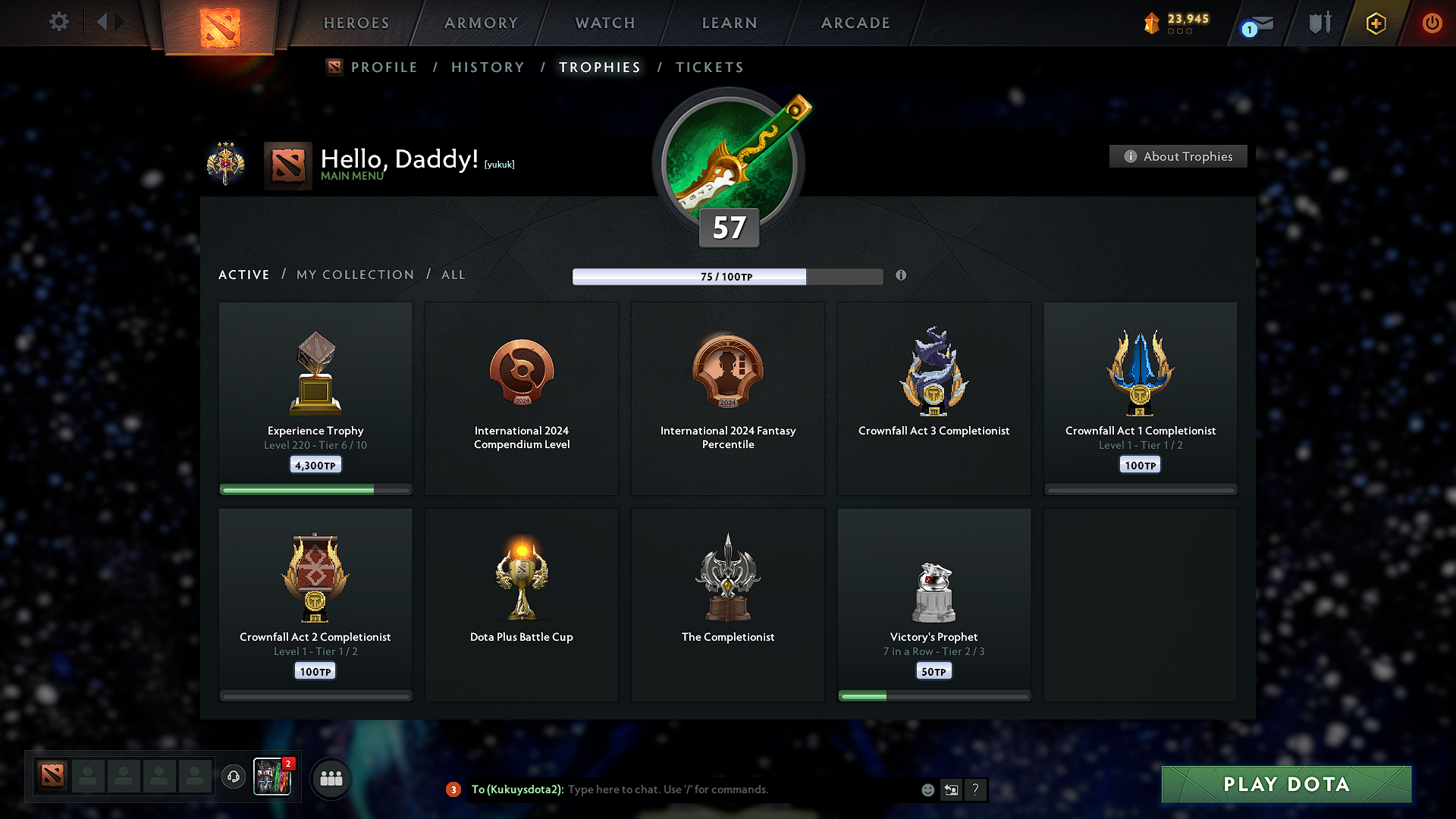Open the Crownfall Act 3 Completionist trophy
Screen dimensions: 1456x819
(x=934, y=398)
